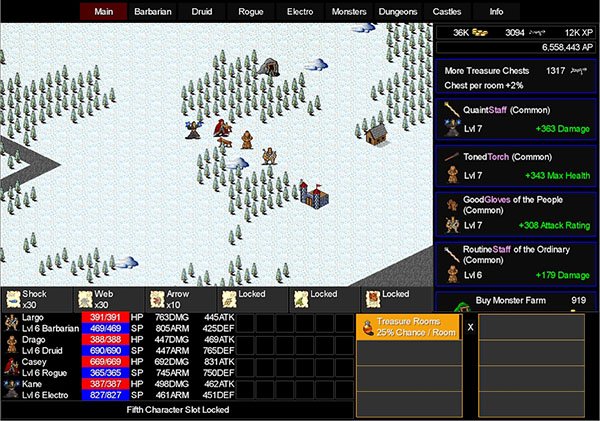Choose the GoodGloves of the People item
Screen dimensions: 600x421
(x=515, y=212)
